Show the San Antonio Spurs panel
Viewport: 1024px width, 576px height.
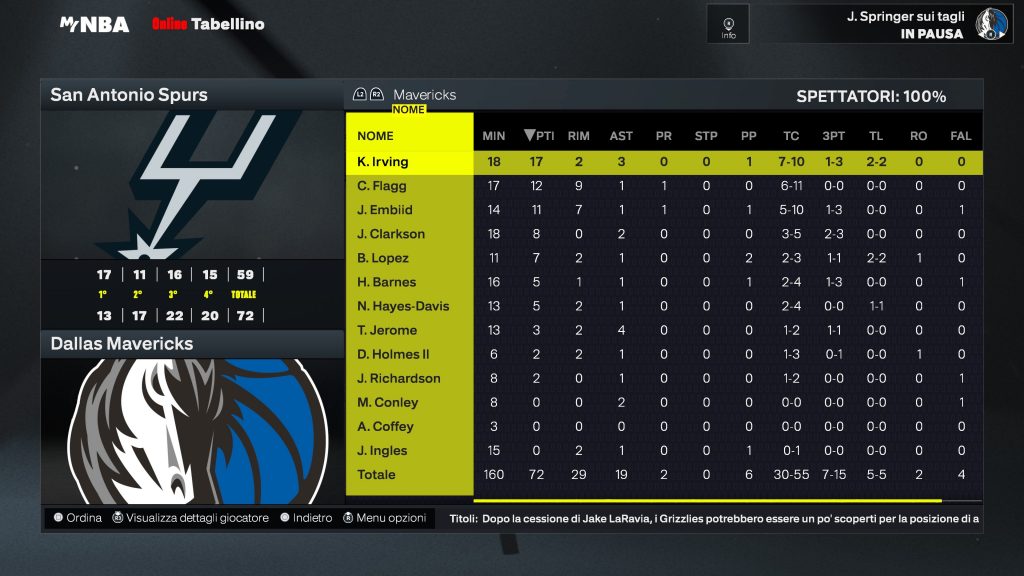130,95
